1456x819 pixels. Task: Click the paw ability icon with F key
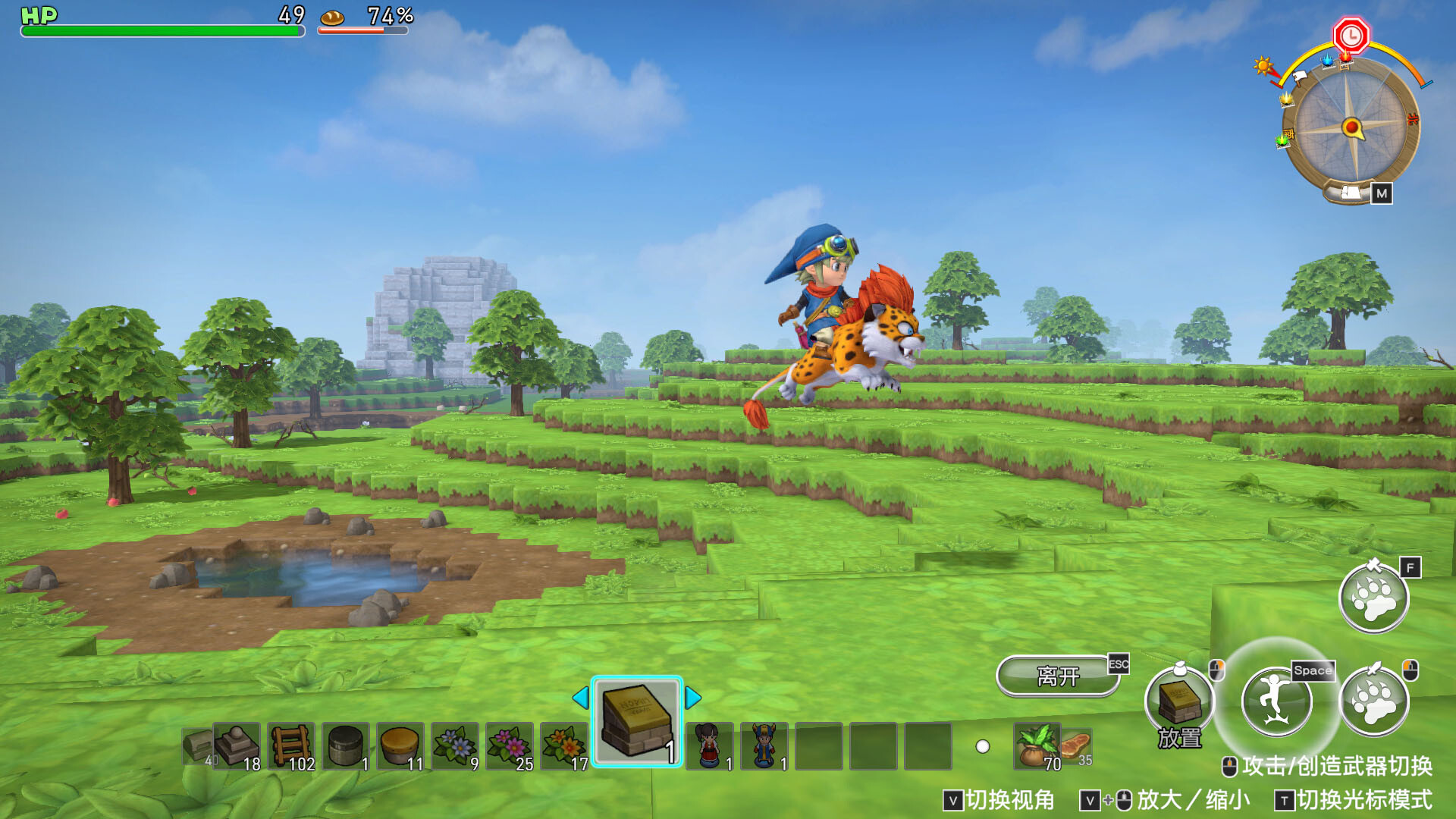(x=1374, y=599)
